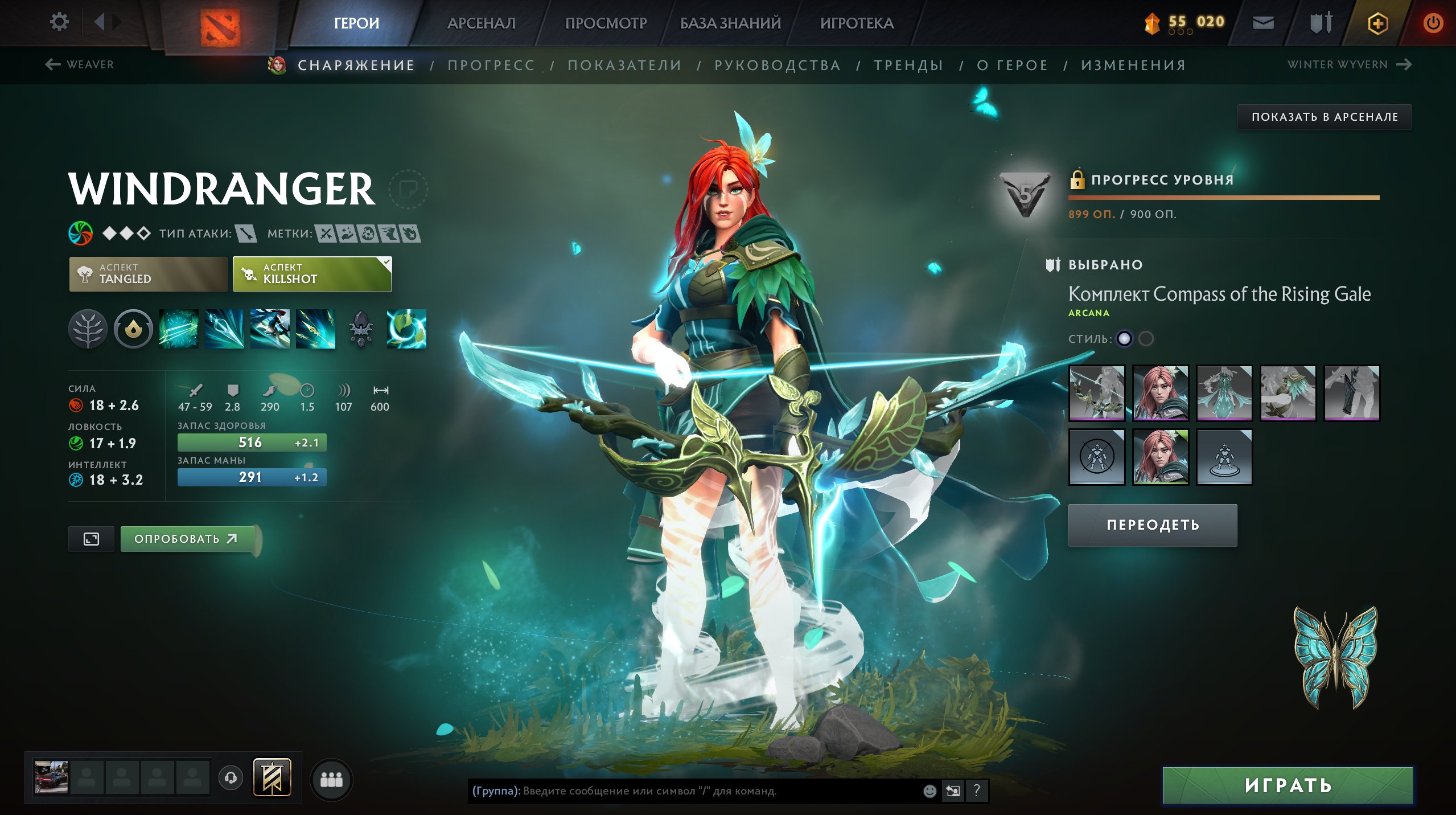Open the settings gear icon
Image resolution: width=1456 pixels, height=815 pixels.
tap(59, 21)
